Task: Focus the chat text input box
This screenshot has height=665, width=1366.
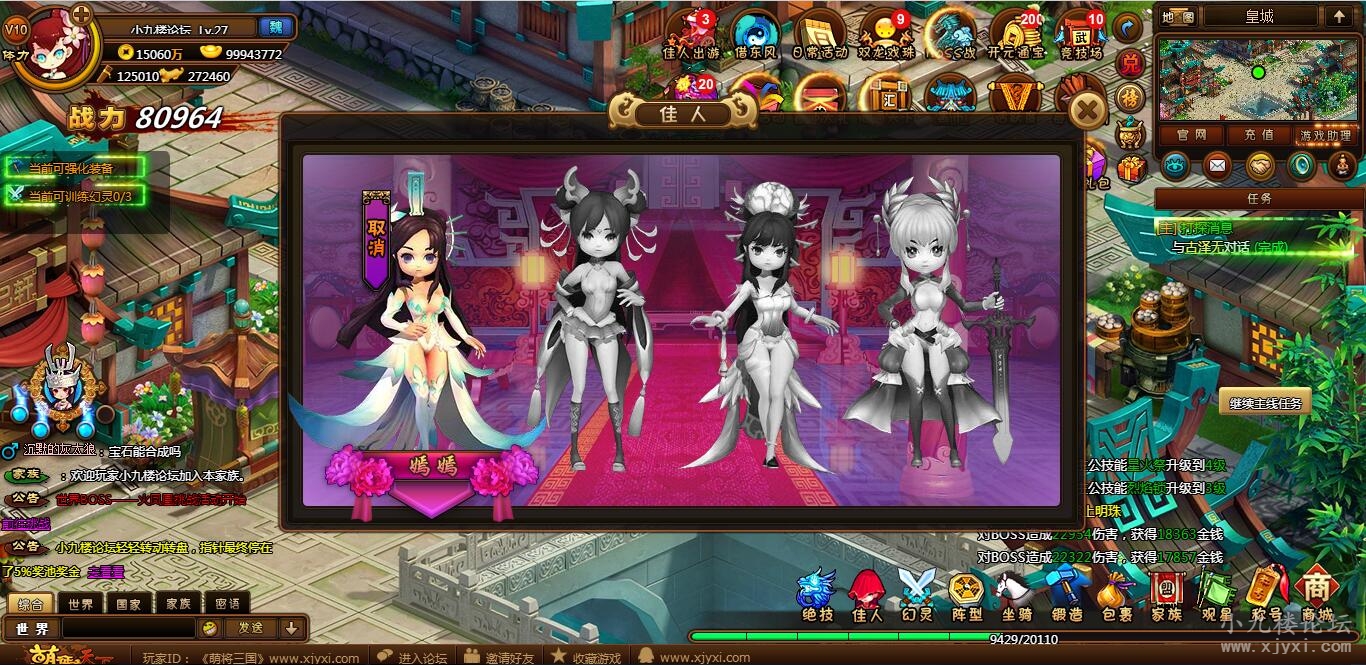Action: pyautogui.click(x=128, y=628)
